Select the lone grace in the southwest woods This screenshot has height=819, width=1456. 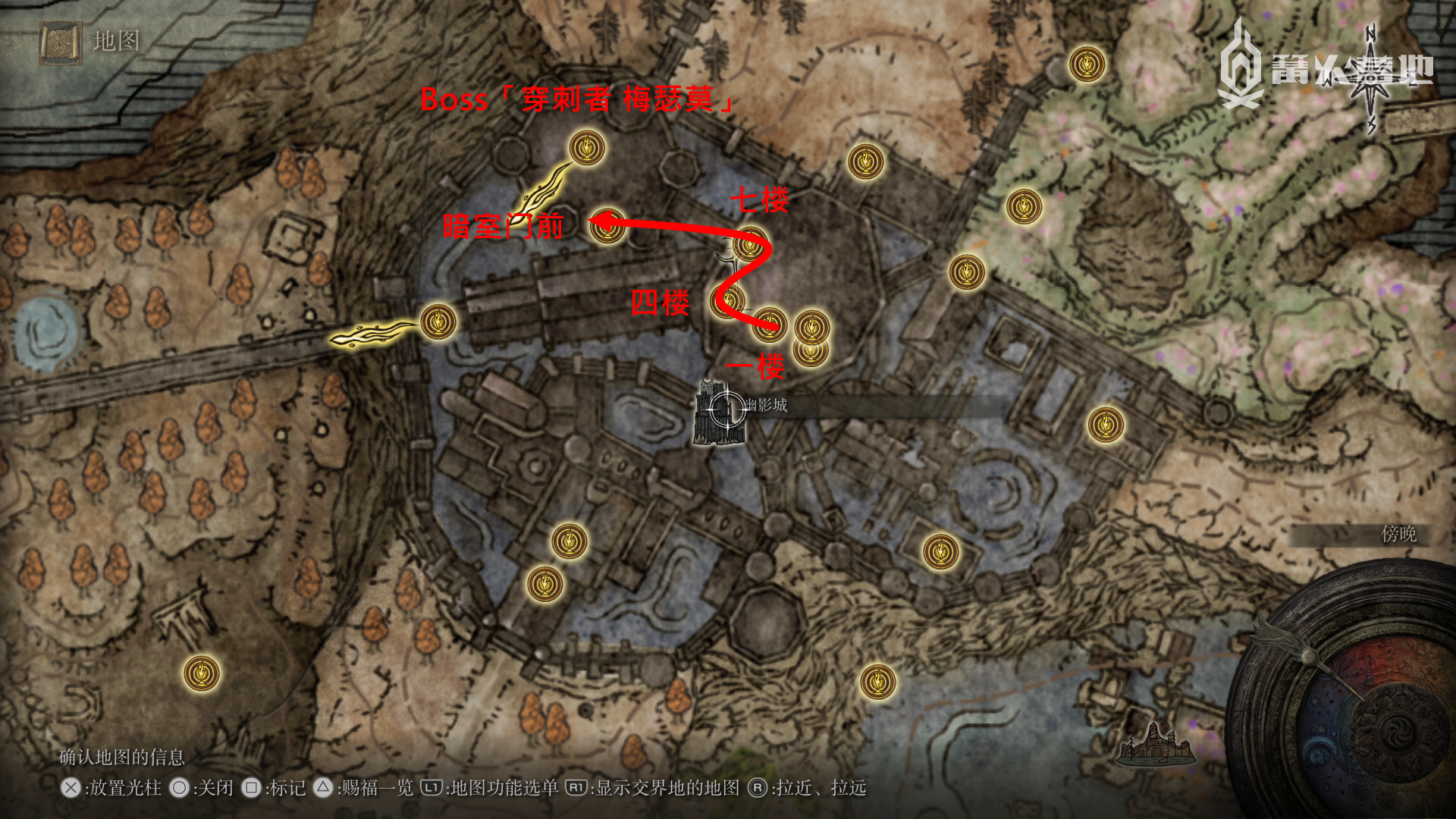202,673
